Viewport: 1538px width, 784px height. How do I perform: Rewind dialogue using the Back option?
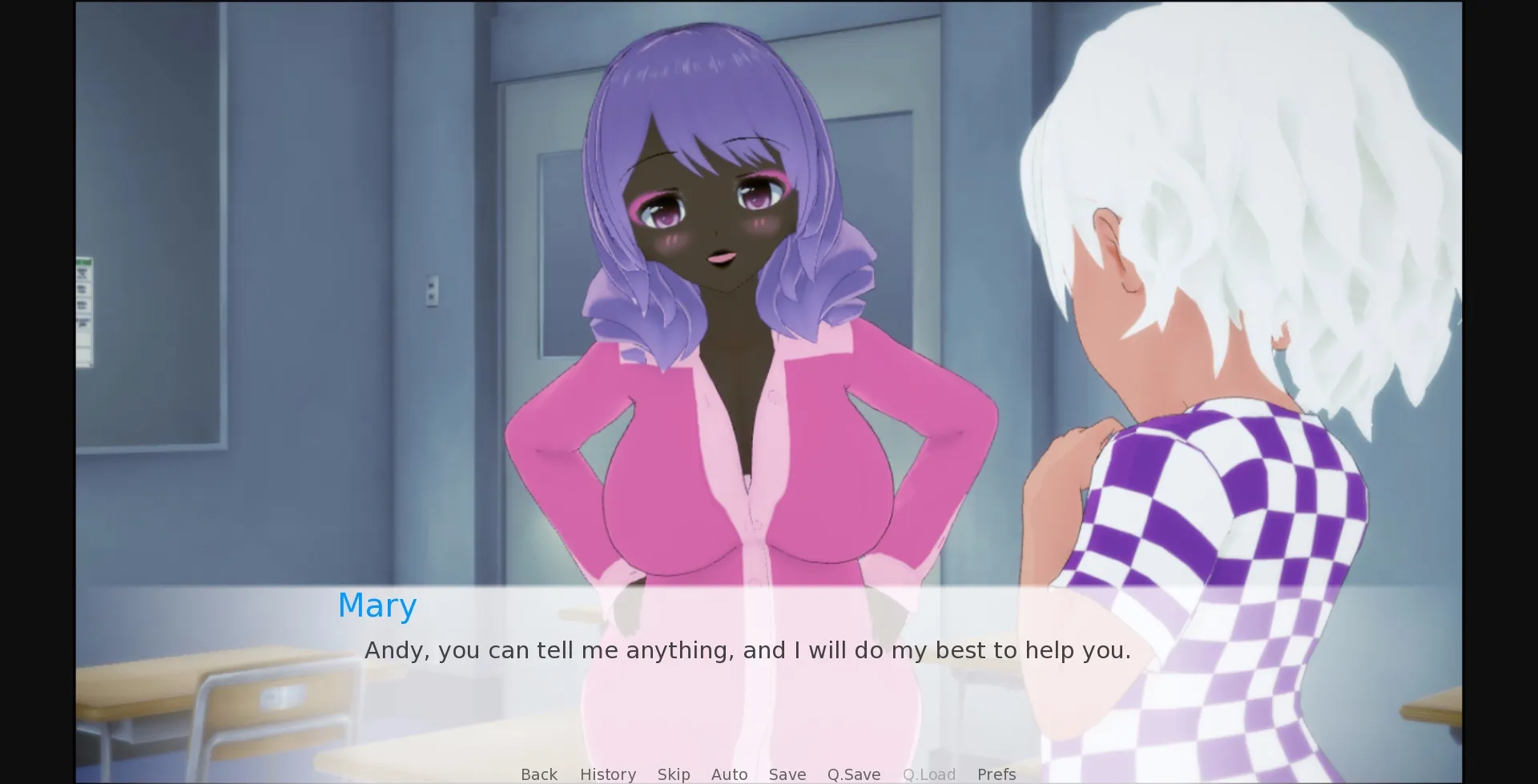coord(539,774)
